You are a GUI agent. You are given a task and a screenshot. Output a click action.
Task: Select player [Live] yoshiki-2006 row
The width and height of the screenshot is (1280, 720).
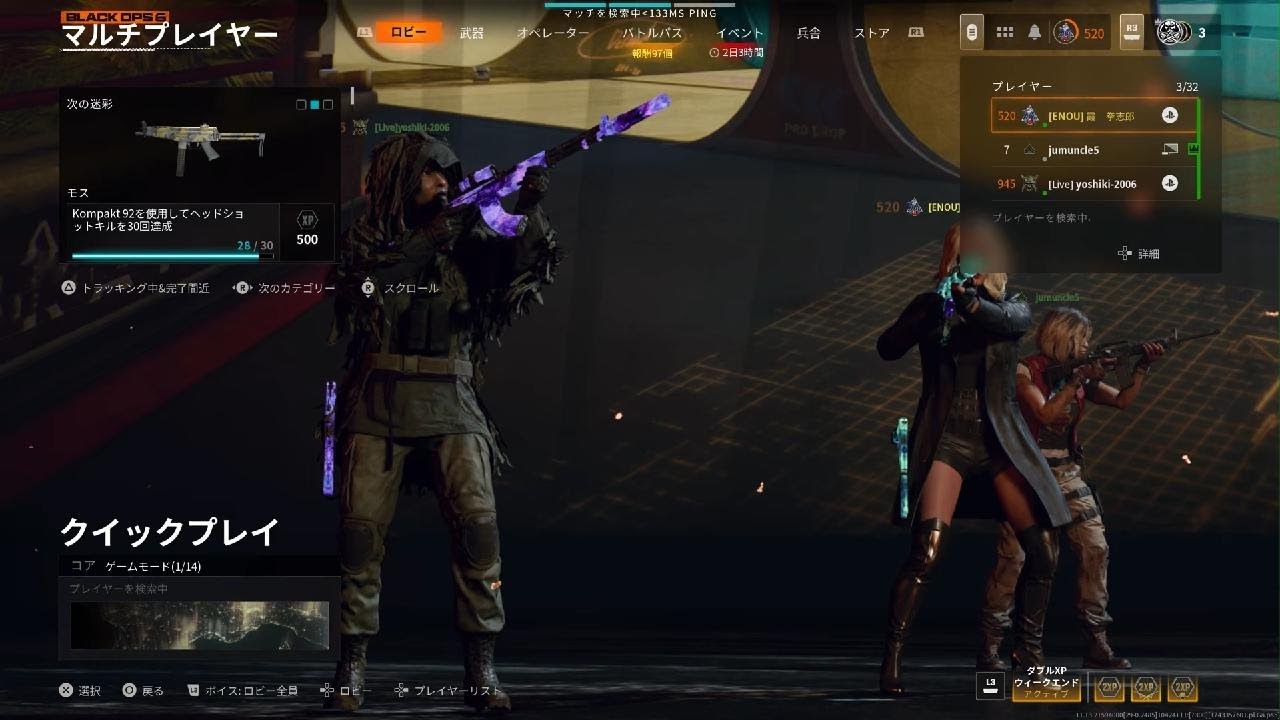(x=1094, y=184)
